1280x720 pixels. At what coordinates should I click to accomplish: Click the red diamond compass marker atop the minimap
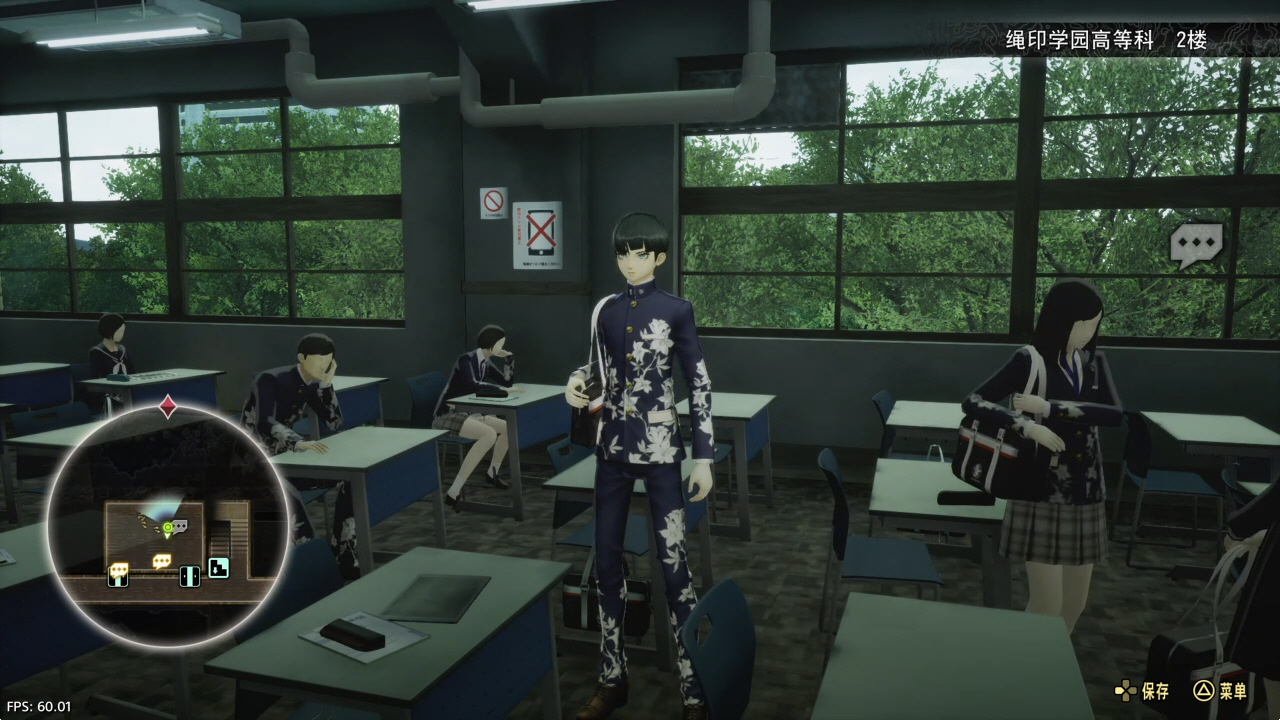pyautogui.click(x=168, y=406)
